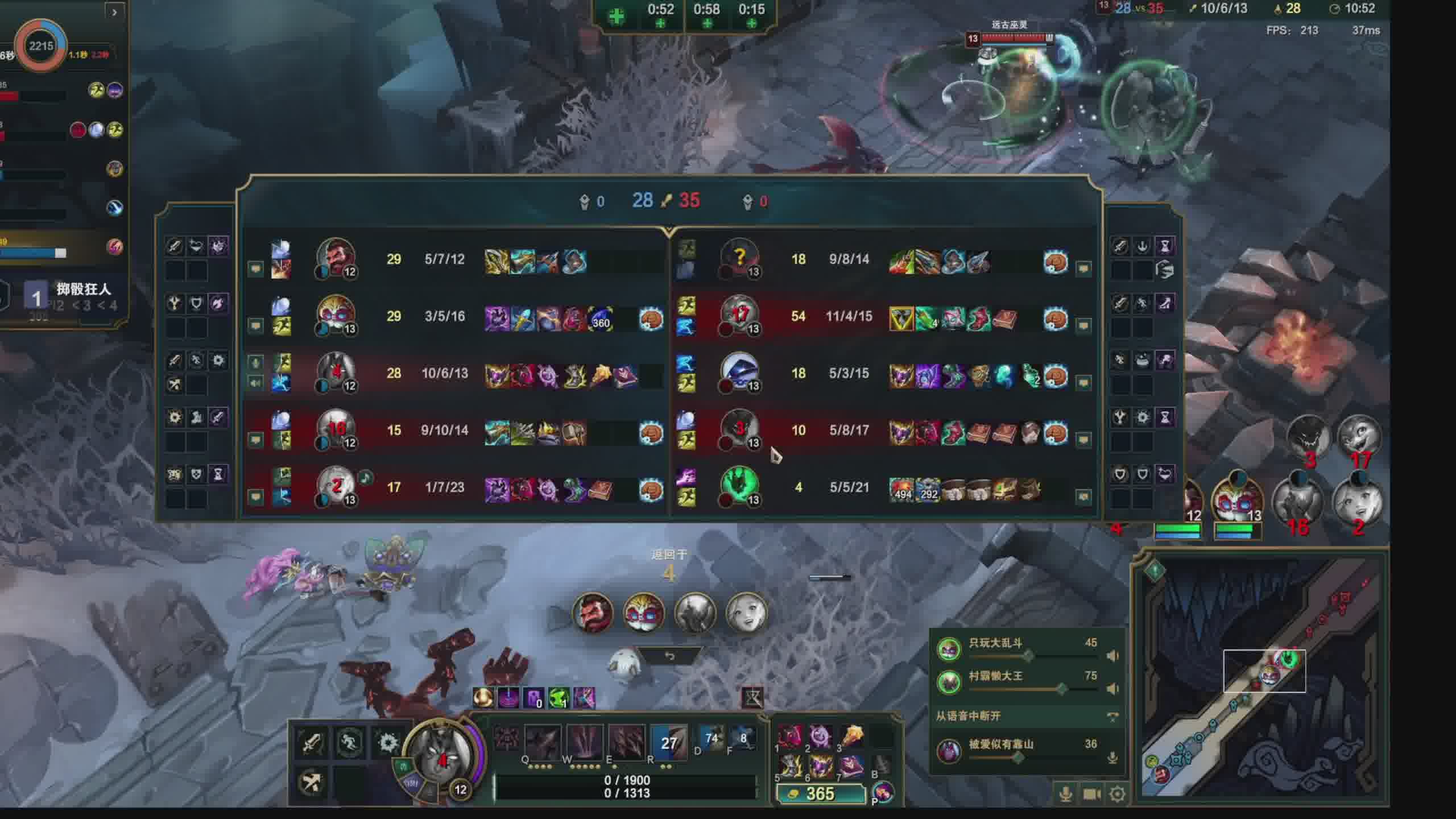1456x819 pixels.
Task: Spectate the goggled Heimerdinger portrait while dead
Action: tap(644, 613)
